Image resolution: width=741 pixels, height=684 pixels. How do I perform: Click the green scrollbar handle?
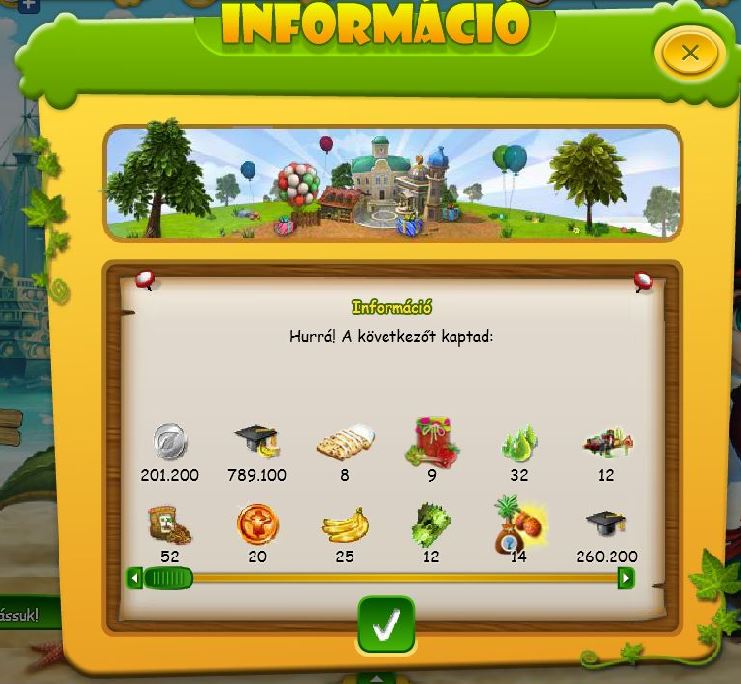pyautogui.click(x=168, y=578)
